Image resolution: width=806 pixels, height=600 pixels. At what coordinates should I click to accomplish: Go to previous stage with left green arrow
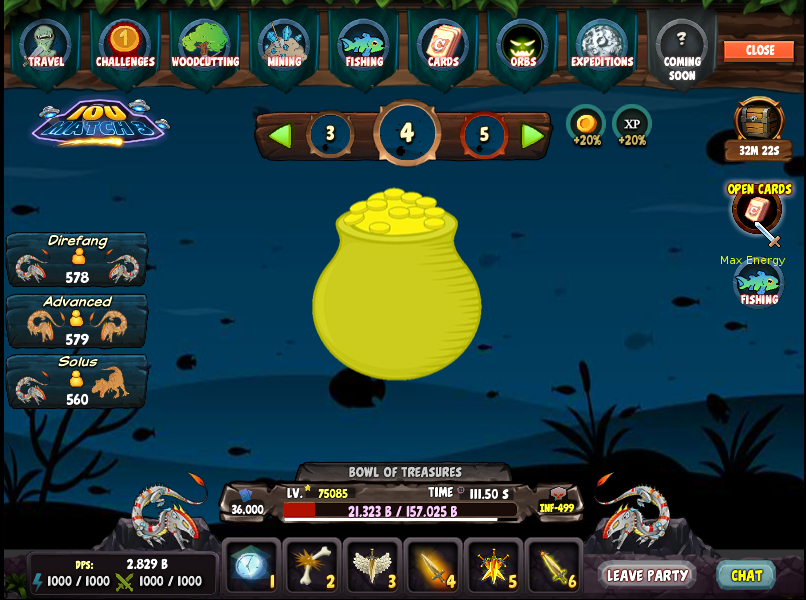click(281, 135)
